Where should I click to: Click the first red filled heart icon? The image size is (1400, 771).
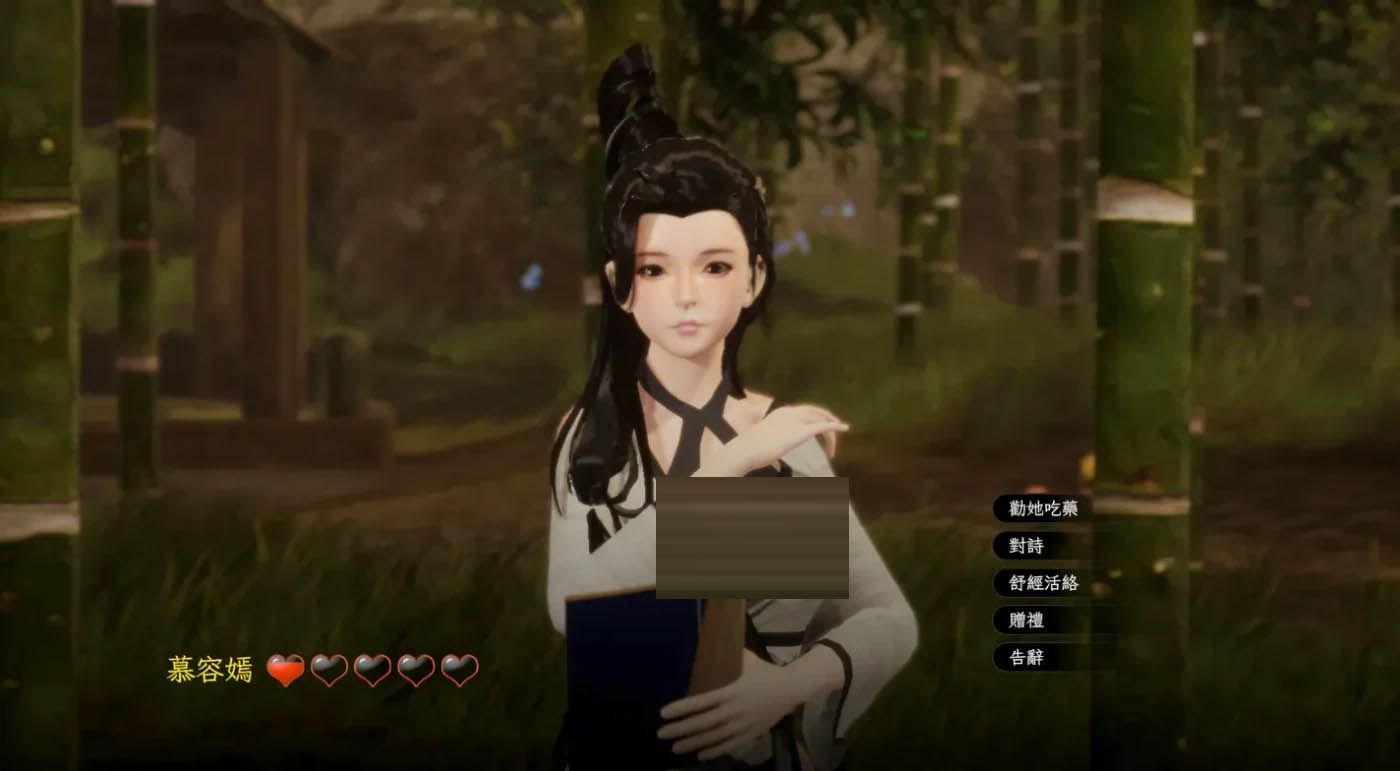(x=287, y=670)
